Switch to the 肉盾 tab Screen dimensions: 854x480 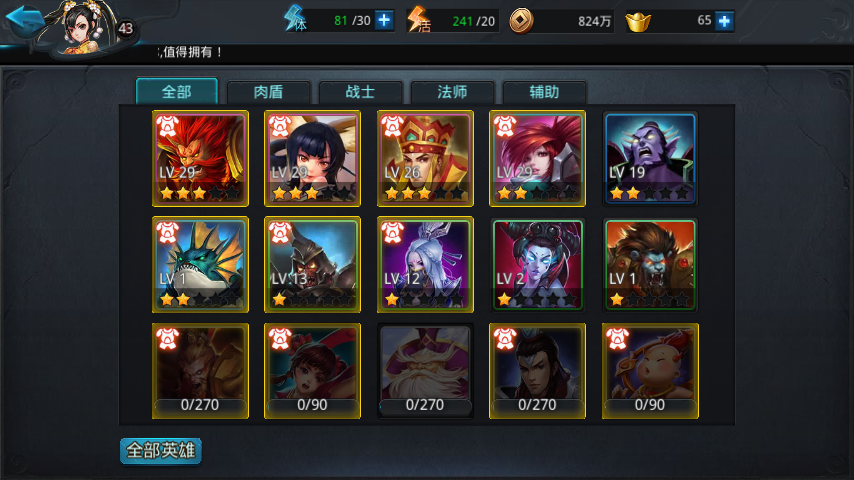coord(269,92)
